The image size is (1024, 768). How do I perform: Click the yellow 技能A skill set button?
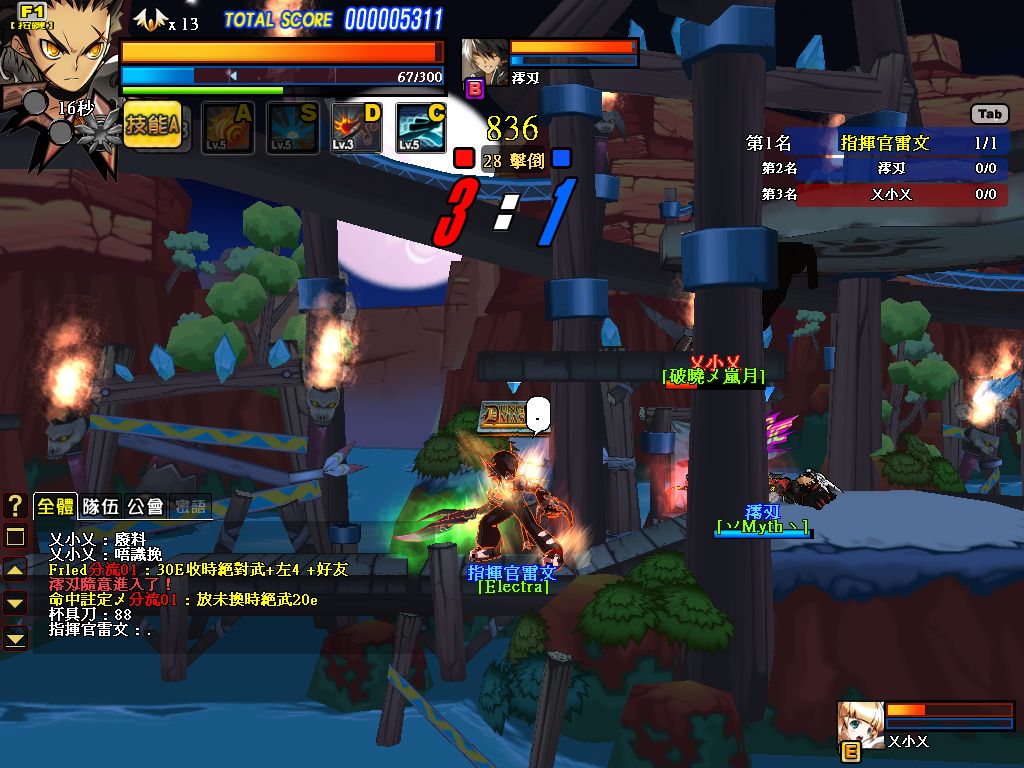click(x=153, y=126)
